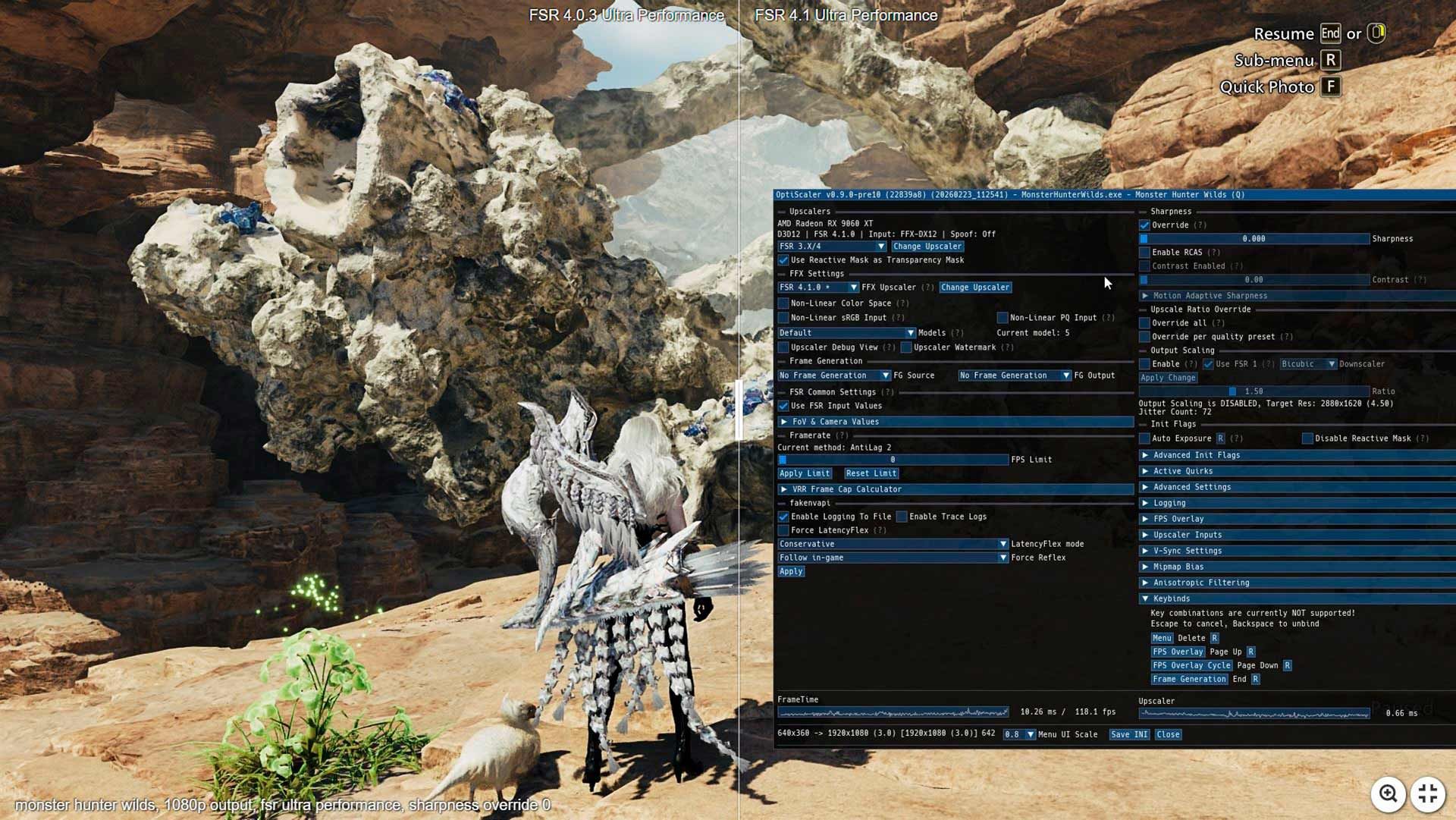Uncheck Use Reactive Mask as Transparency Mask
Viewport: 1456px width, 820px height.
coord(783,260)
